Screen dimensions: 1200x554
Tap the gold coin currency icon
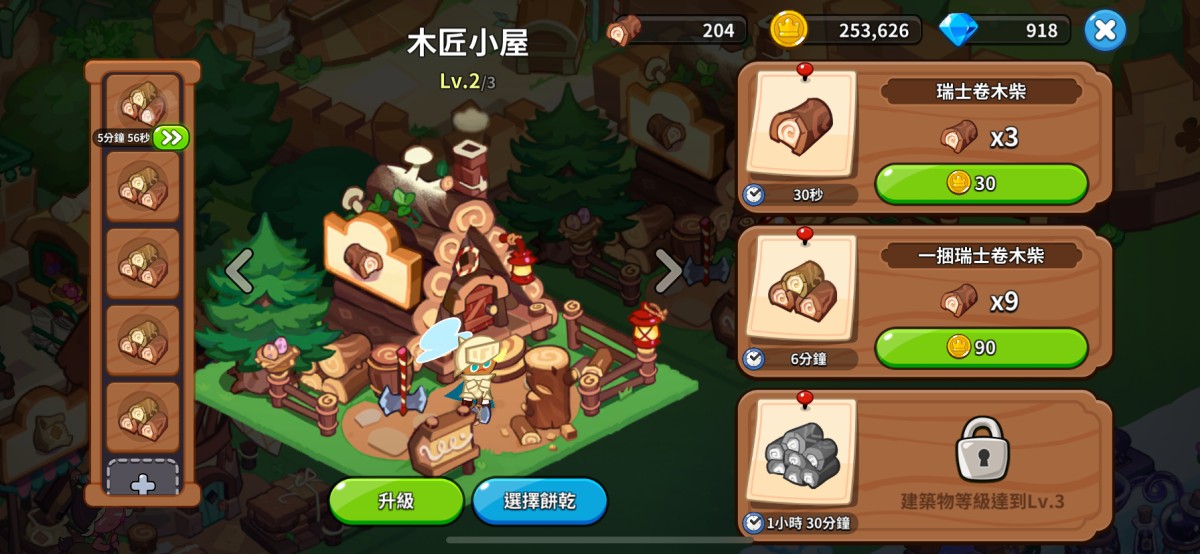click(789, 30)
